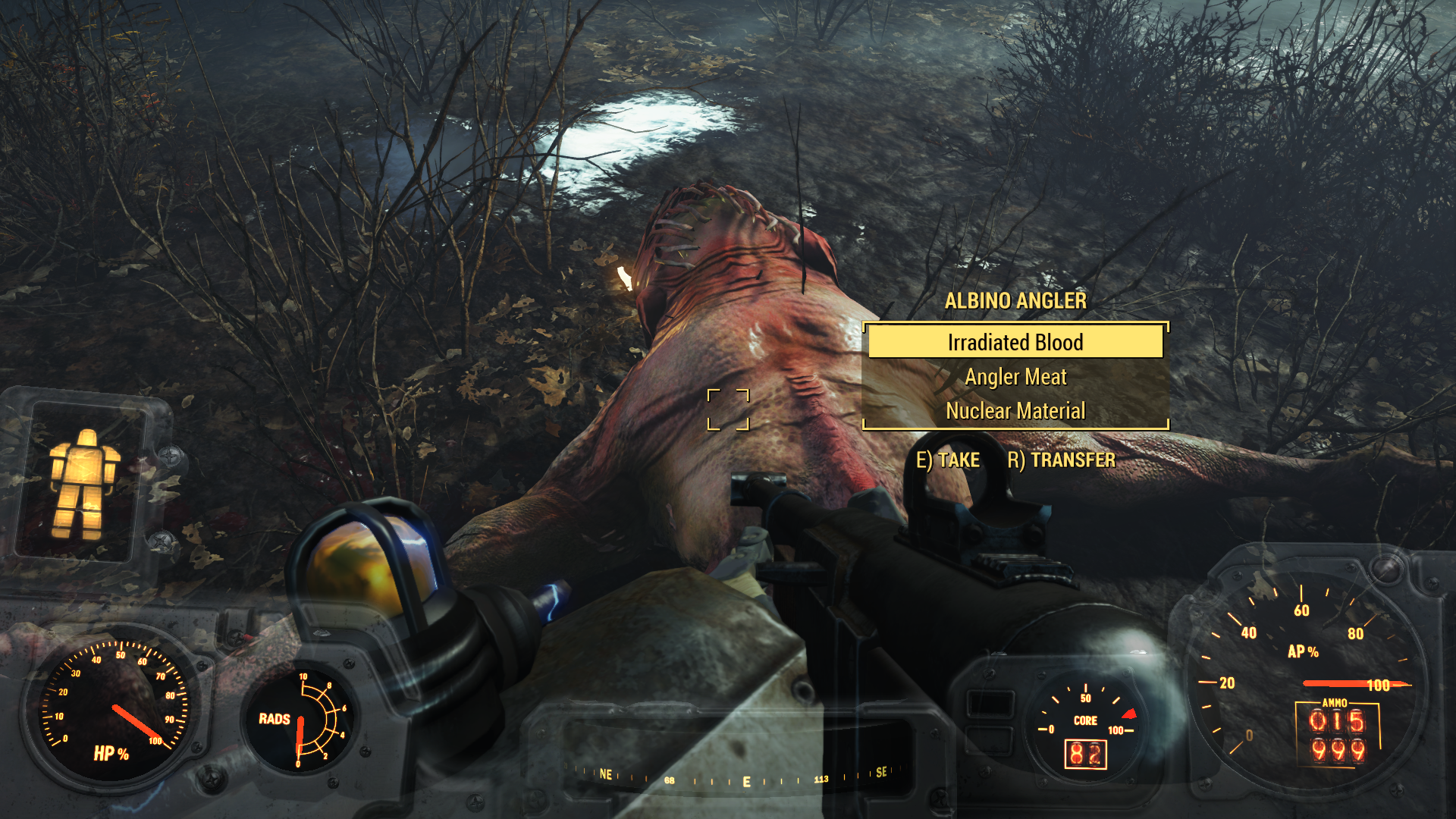This screenshot has width=1456, height=819.
Task: Pick Nuclear Material in the loot list
Action: tap(1015, 411)
